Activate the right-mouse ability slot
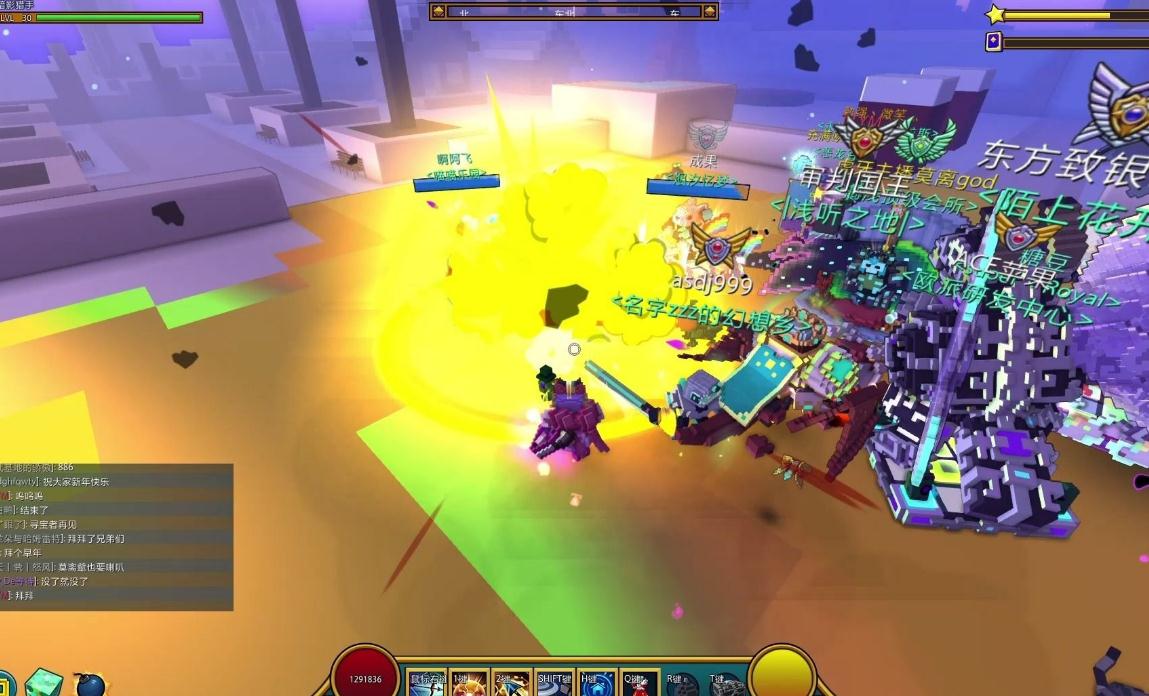This screenshot has width=1149, height=696. tap(427, 684)
